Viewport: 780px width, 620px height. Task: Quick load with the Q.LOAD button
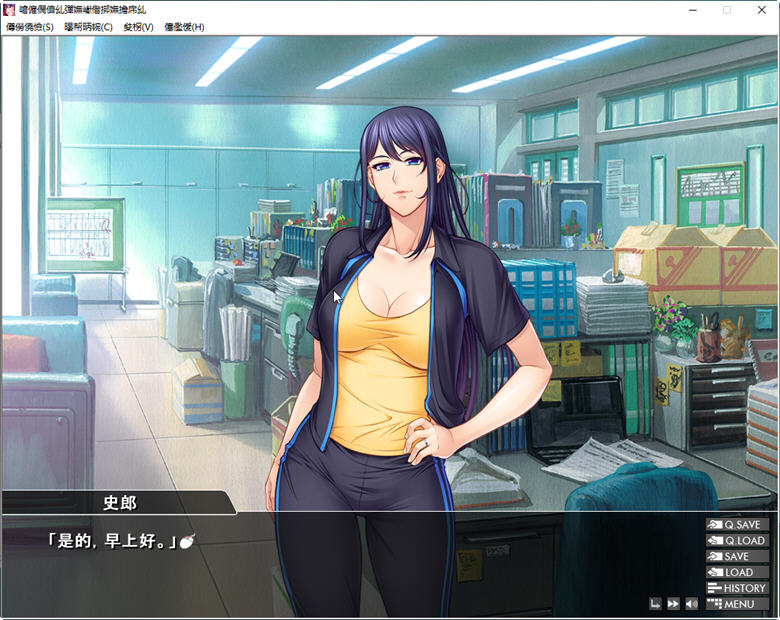pyautogui.click(x=737, y=540)
